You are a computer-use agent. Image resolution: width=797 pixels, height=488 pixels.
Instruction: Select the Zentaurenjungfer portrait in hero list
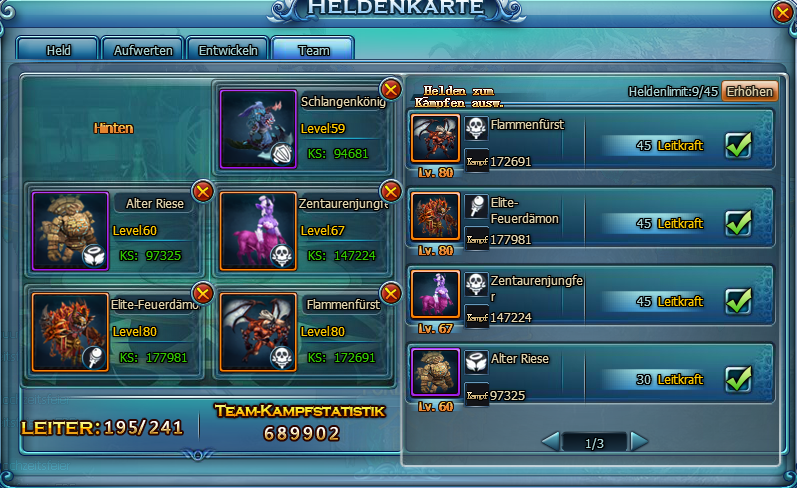435,295
